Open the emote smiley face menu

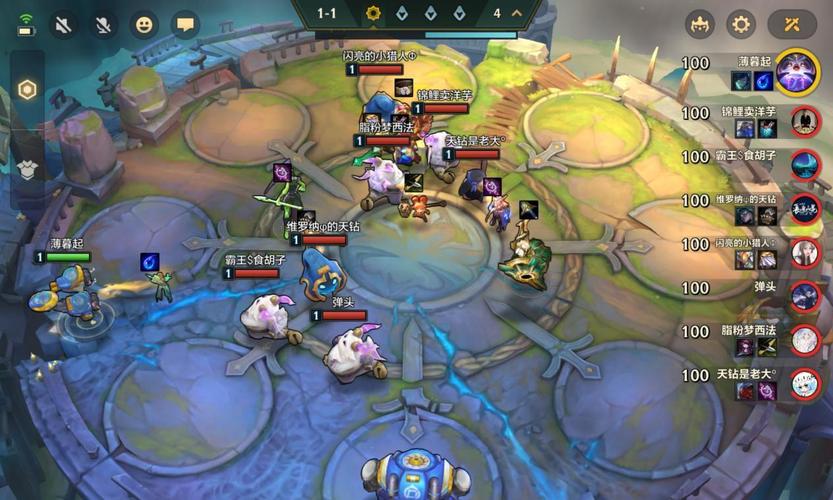pyautogui.click(x=145, y=25)
